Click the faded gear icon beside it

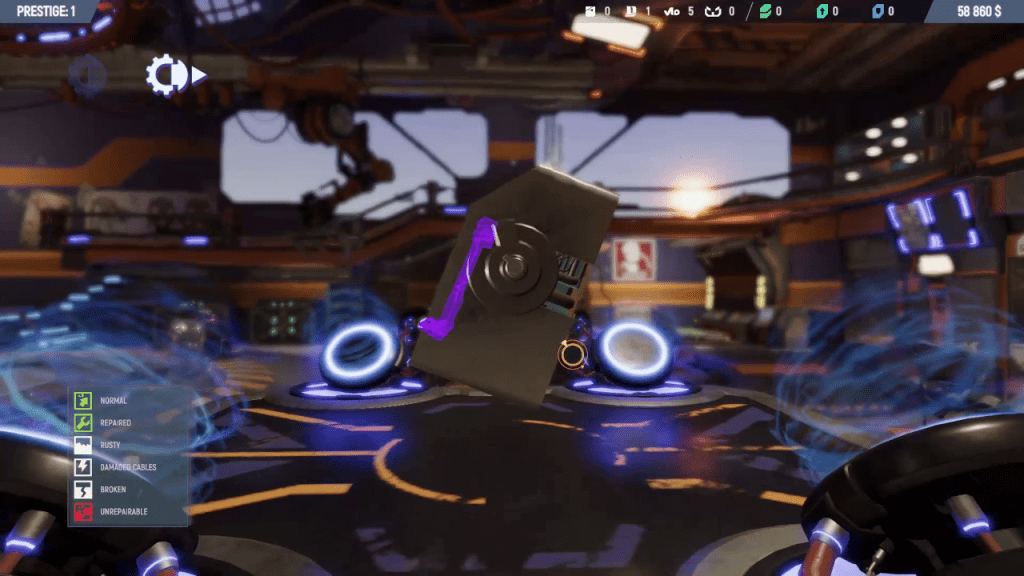[88, 75]
